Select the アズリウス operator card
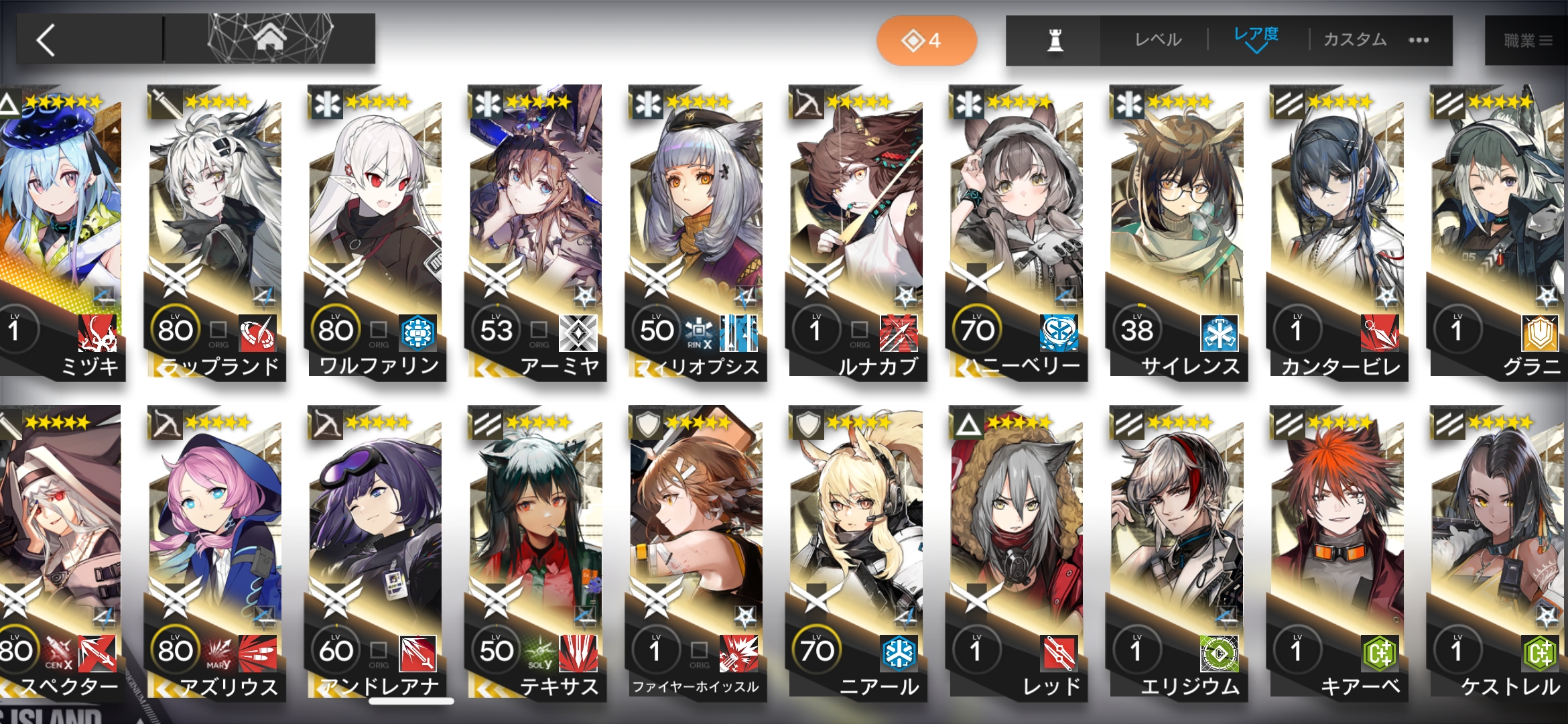 (x=216, y=550)
